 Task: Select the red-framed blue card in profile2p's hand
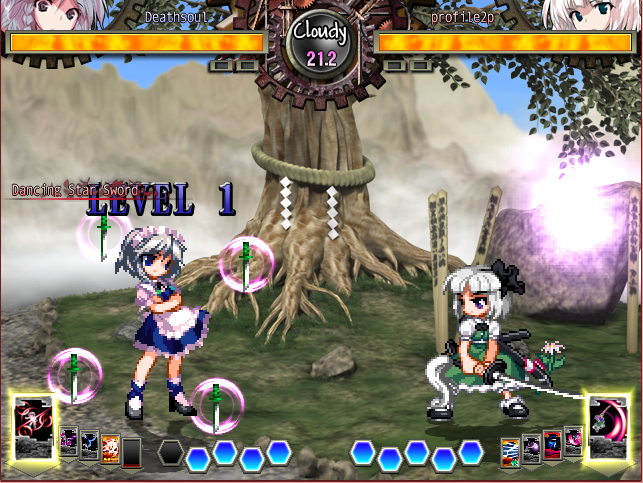[552, 442]
